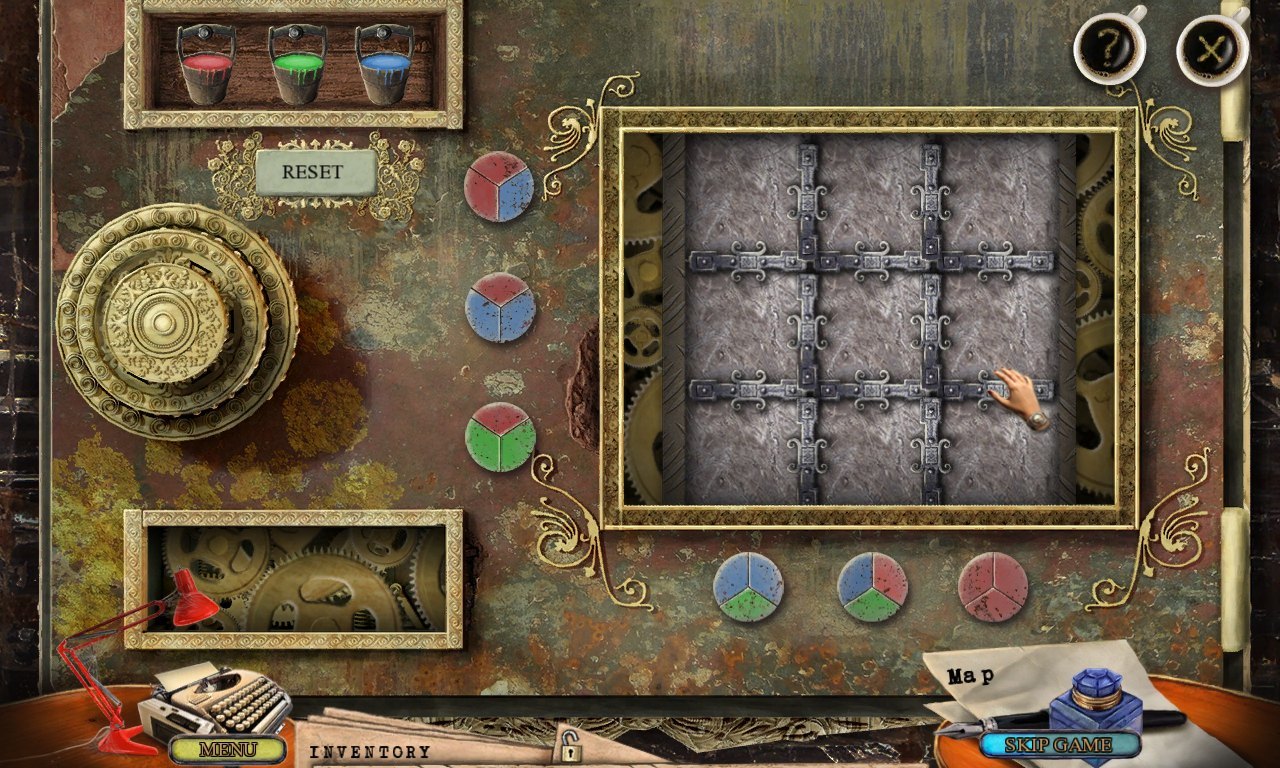The image size is (1280, 768).
Task: Open the hint question mark cup
Action: tap(1109, 45)
